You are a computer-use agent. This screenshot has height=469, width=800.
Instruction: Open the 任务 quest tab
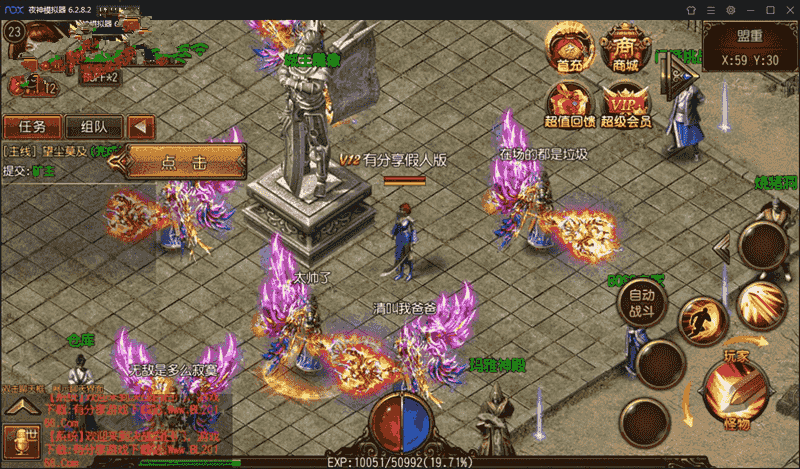(x=31, y=127)
